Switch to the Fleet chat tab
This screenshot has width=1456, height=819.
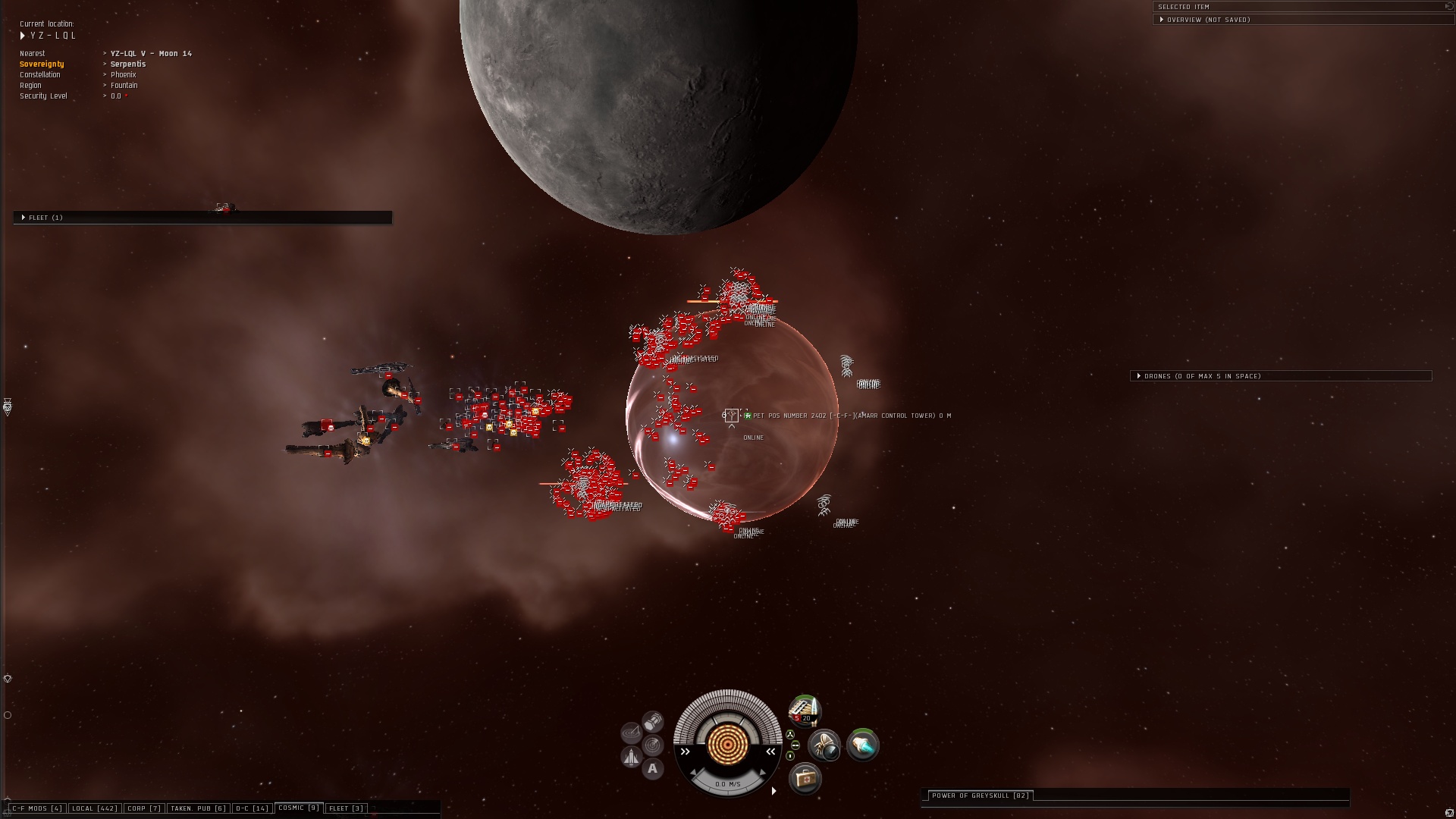[347, 808]
